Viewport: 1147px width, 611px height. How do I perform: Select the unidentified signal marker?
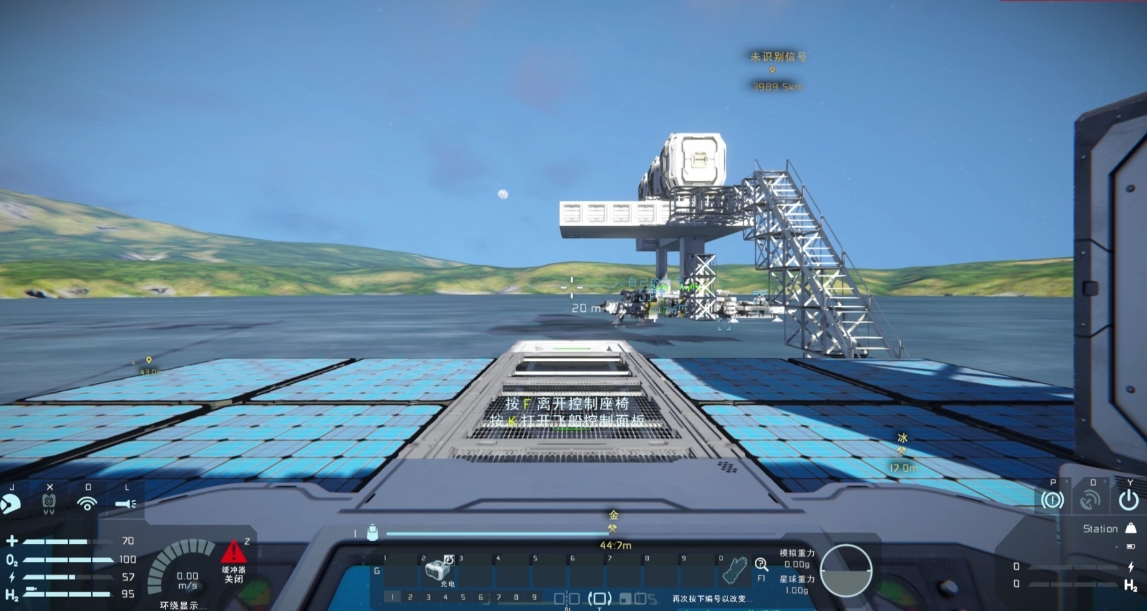point(773,71)
